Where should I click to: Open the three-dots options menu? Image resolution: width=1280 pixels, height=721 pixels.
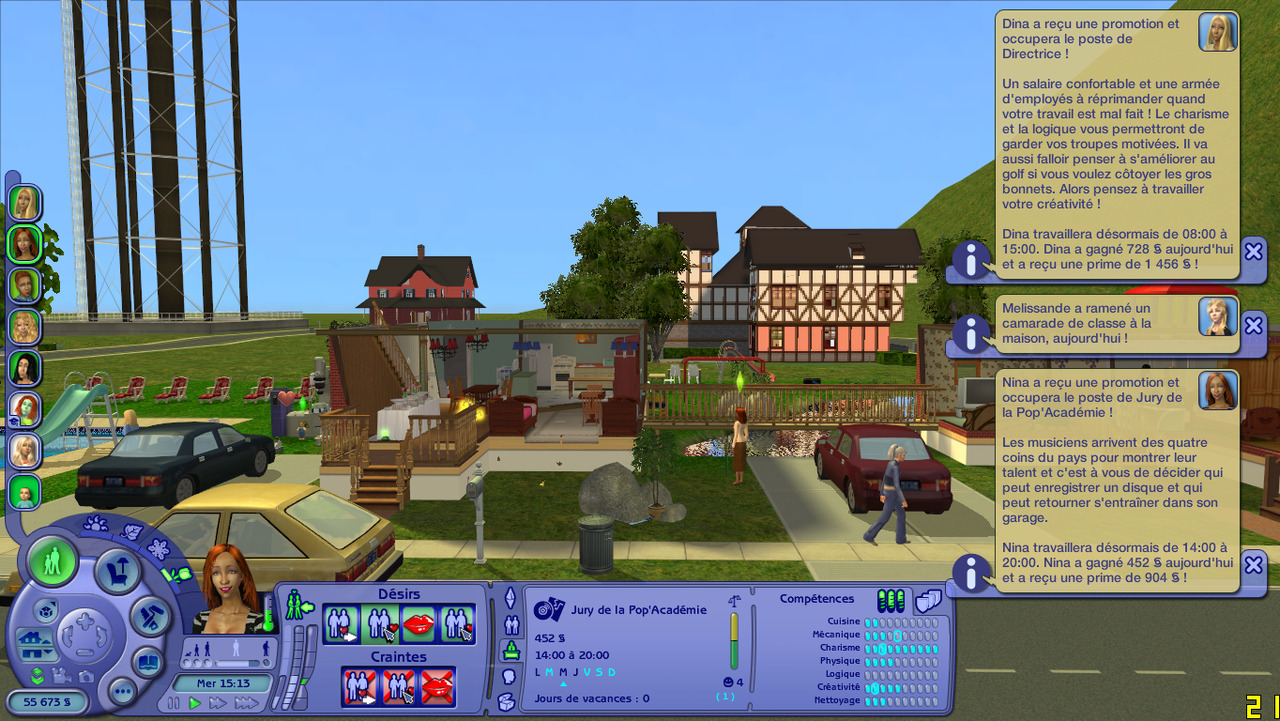(122, 690)
